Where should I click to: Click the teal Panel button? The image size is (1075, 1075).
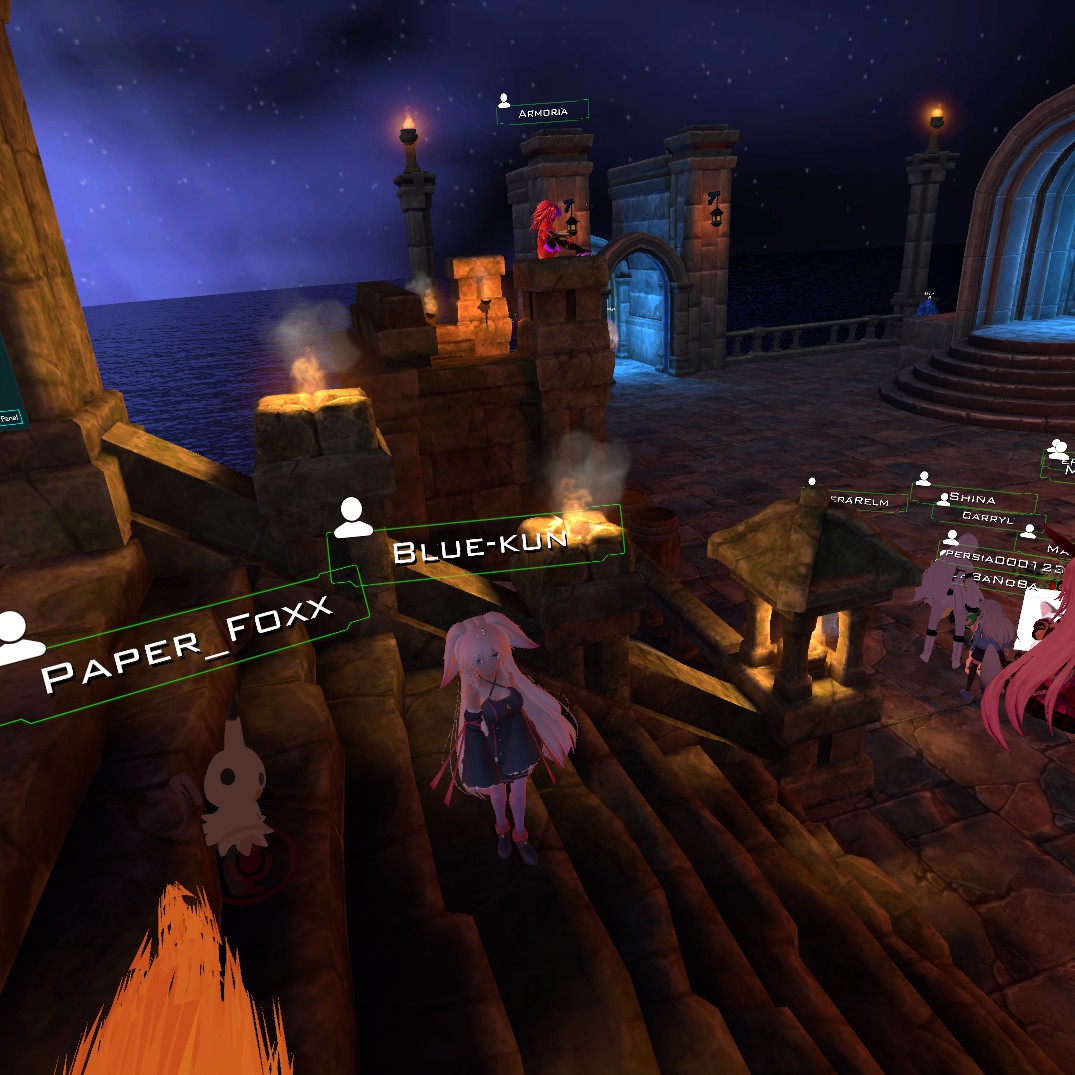point(9,417)
